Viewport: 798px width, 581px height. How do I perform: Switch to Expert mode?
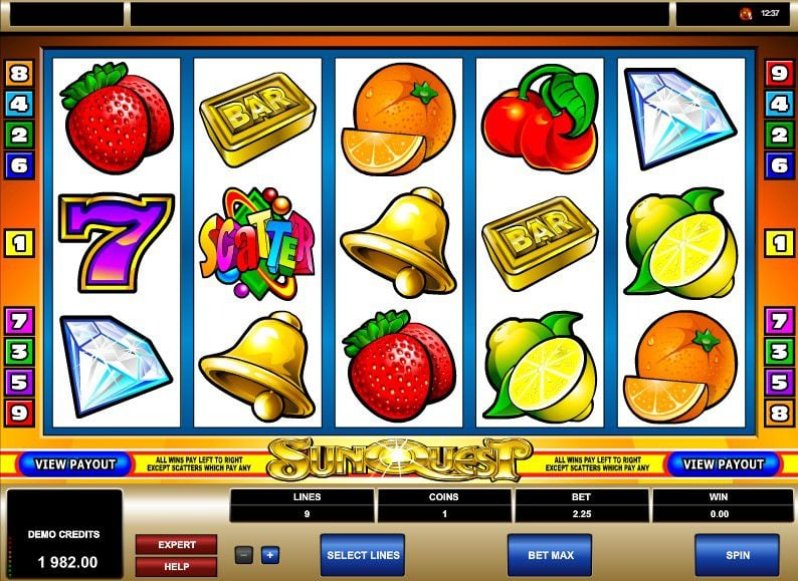pyautogui.click(x=176, y=545)
